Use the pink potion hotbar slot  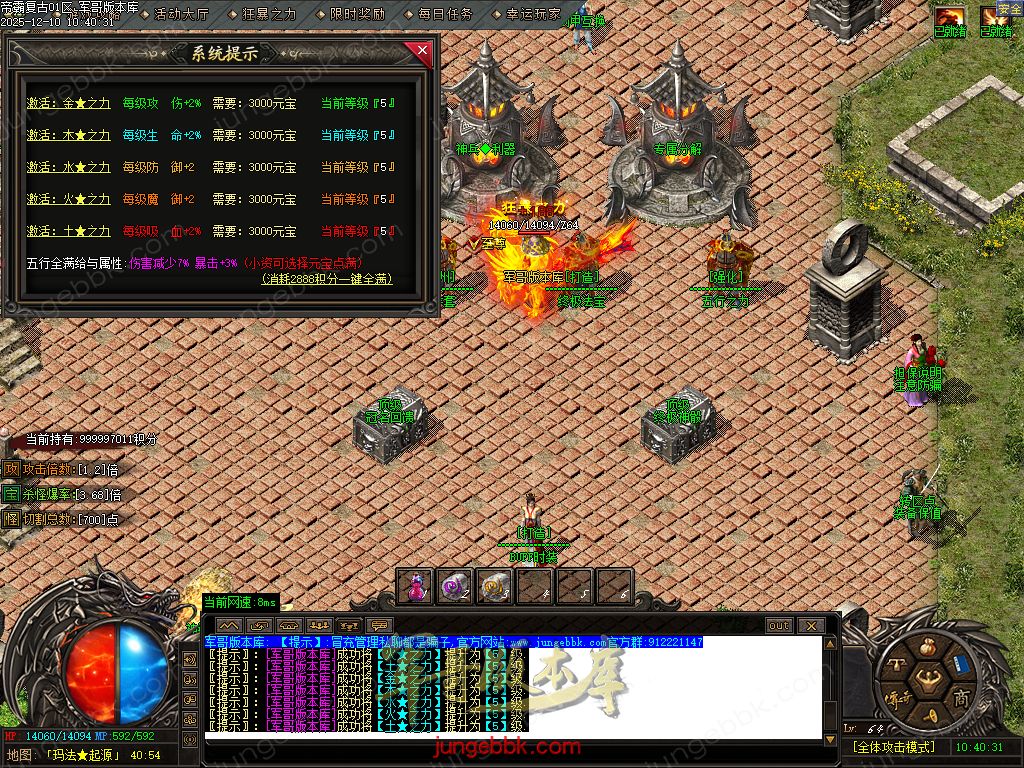[416, 587]
